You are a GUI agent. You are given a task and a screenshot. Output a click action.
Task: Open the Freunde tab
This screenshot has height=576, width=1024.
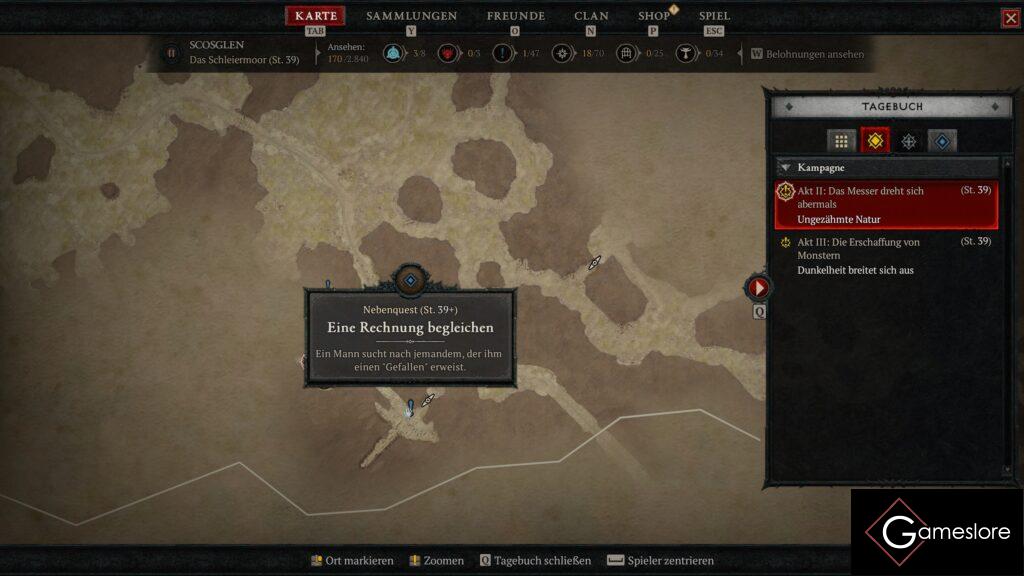click(x=515, y=16)
